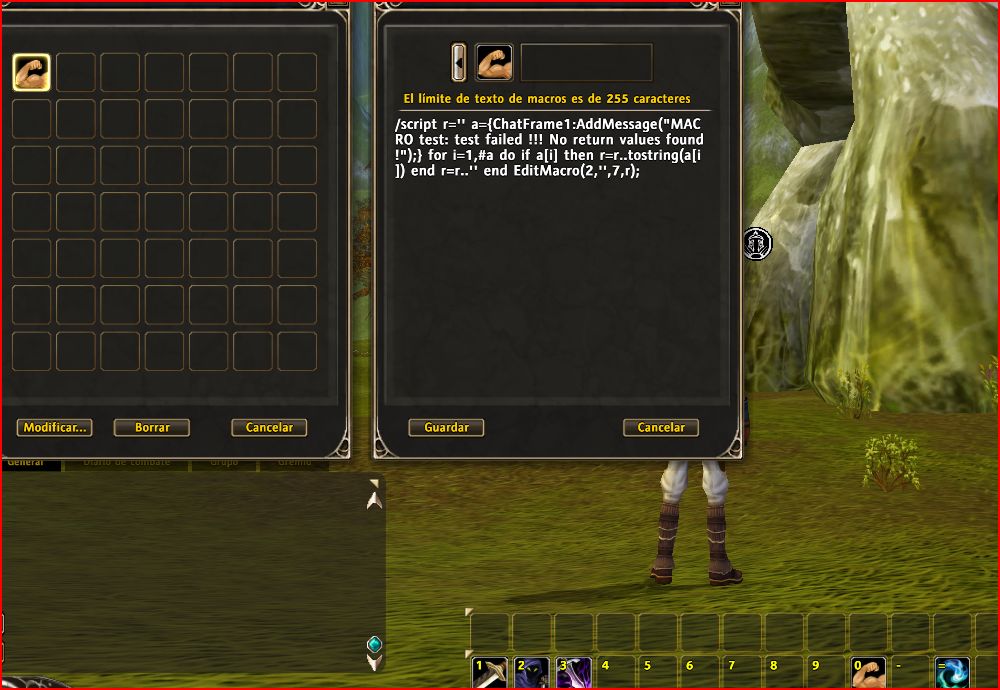Trigger the flexed arm macro in hotbar slot 0
The image size is (1000, 690).
(x=868, y=673)
